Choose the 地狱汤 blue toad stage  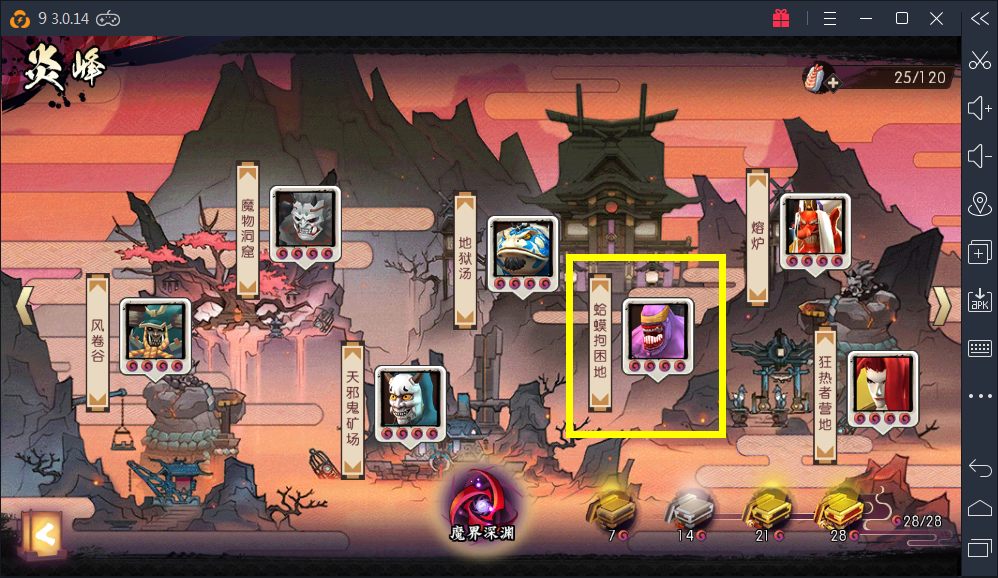tap(522, 248)
